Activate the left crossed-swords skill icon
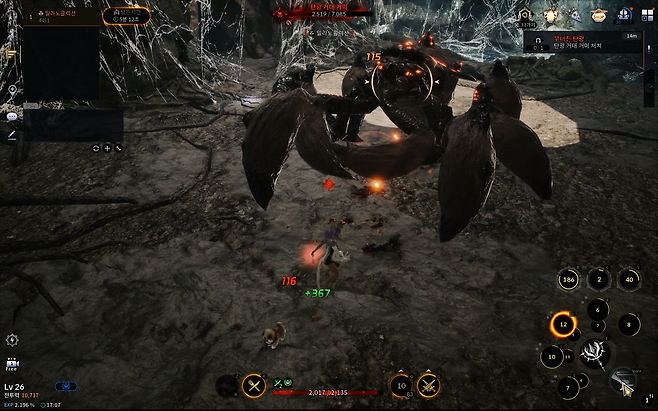Image resolution: width=658 pixels, height=411 pixels. [254, 385]
